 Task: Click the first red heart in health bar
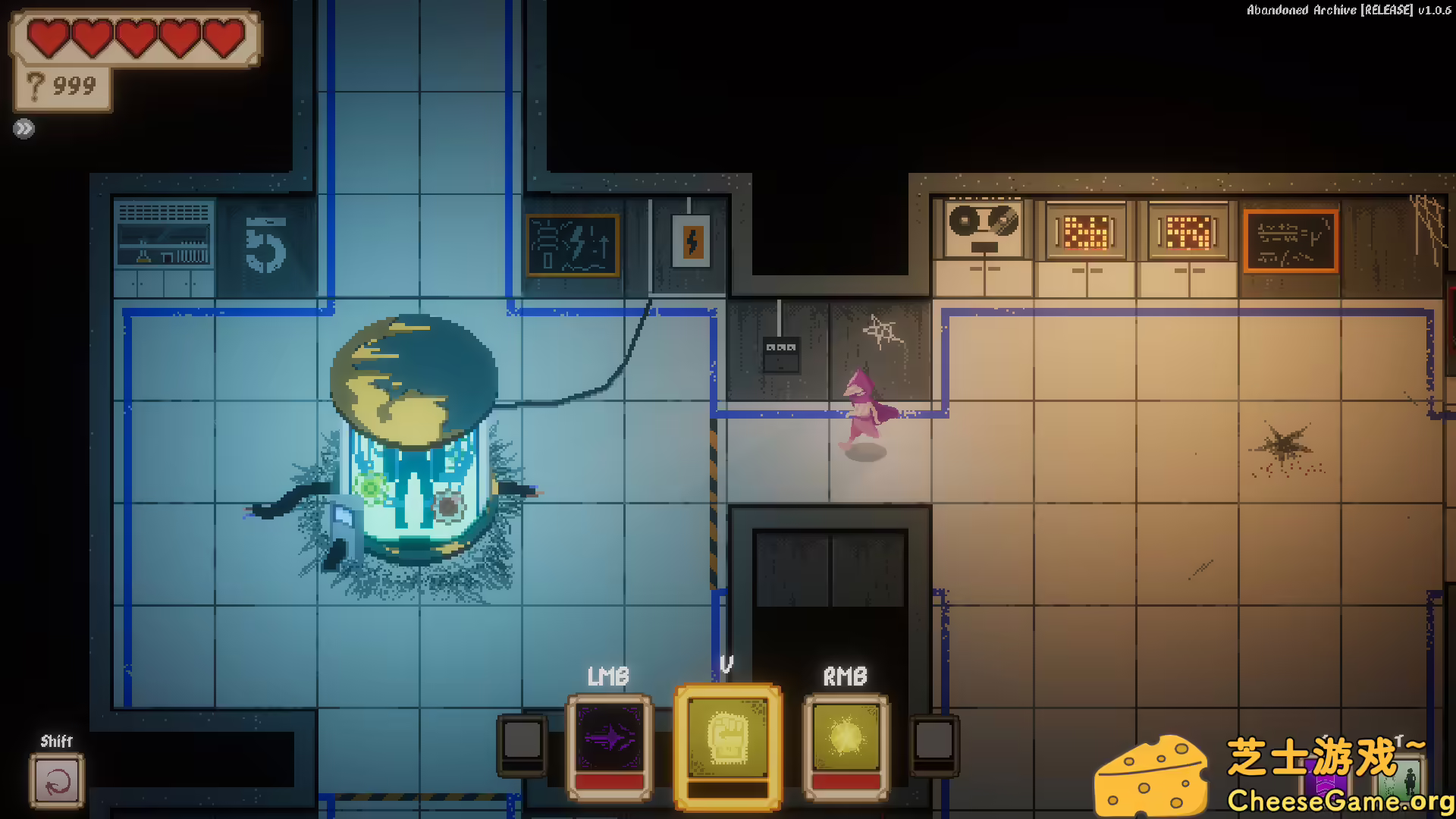(x=47, y=36)
